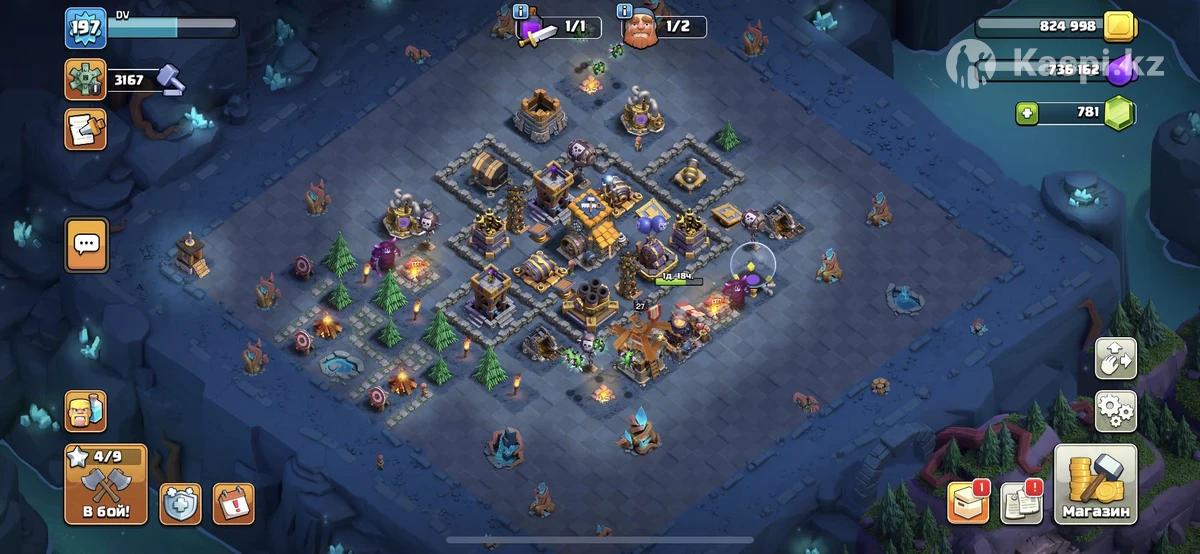Open the news pages with red alert
The width and height of the screenshot is (1200, 554).
click(x=1021, y=503)
